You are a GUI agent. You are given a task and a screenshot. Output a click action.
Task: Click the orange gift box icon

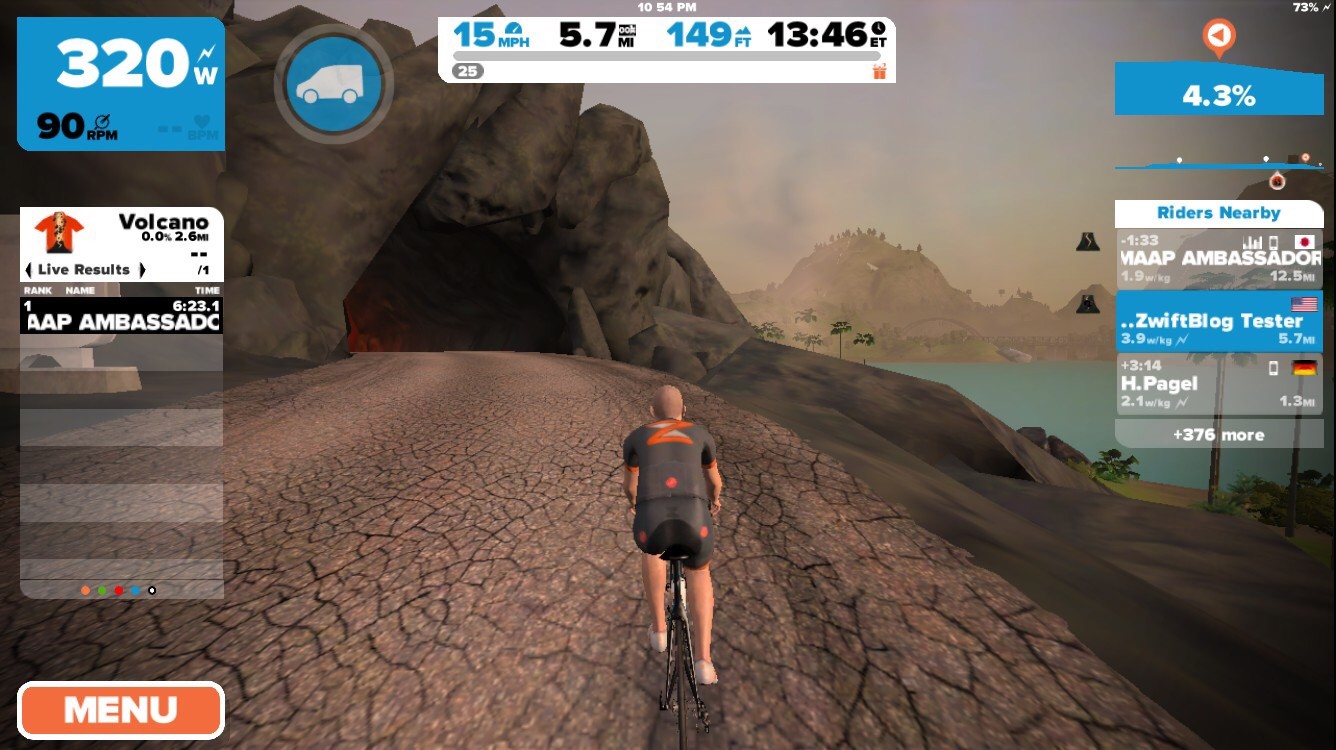coord(879,71)
